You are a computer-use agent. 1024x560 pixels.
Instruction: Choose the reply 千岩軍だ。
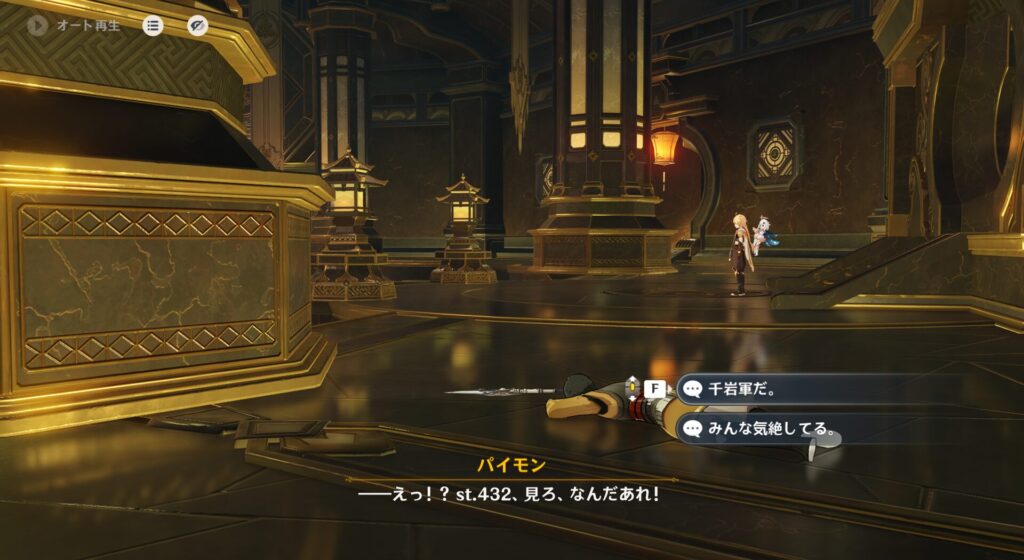point(758,389)
